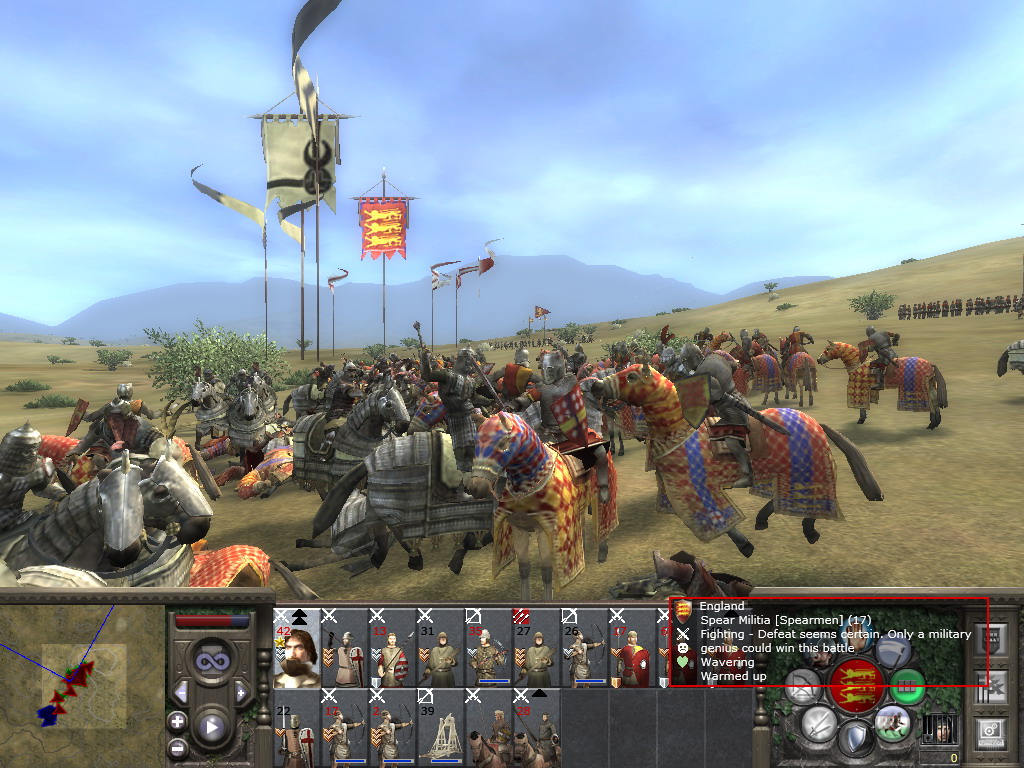Image resolution: width=1024 pixels, height=768 pixels.
Task: Activate the crossed swords command button
Action: [818, 723]
